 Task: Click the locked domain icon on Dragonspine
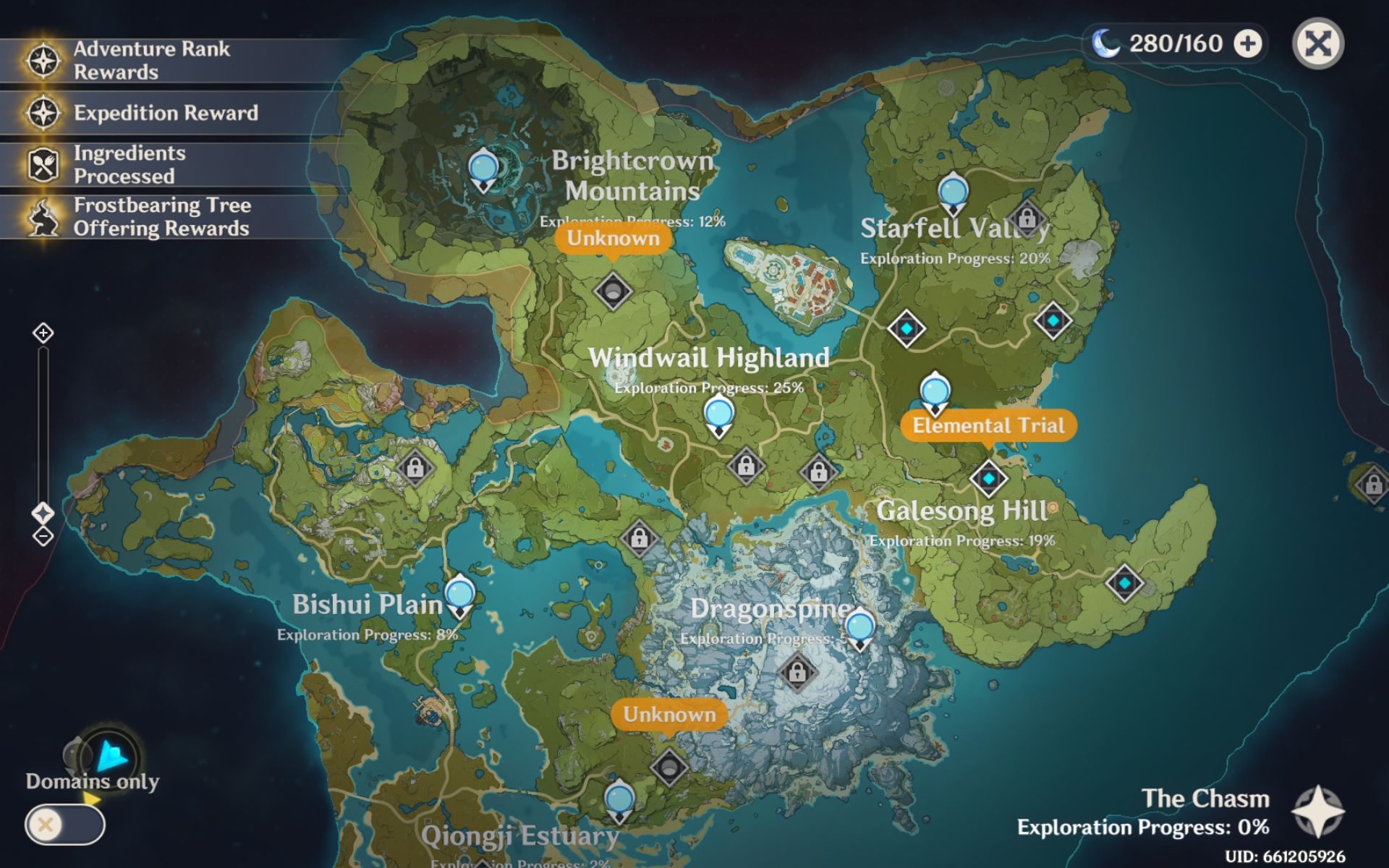tap(796, 674)
